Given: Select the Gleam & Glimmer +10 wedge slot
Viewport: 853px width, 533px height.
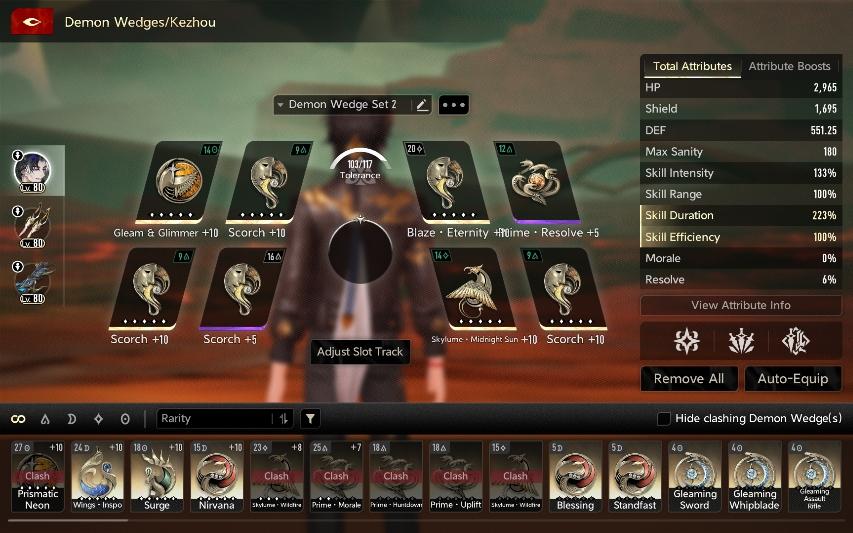Looking at the screenshot, I should (178, 182).
